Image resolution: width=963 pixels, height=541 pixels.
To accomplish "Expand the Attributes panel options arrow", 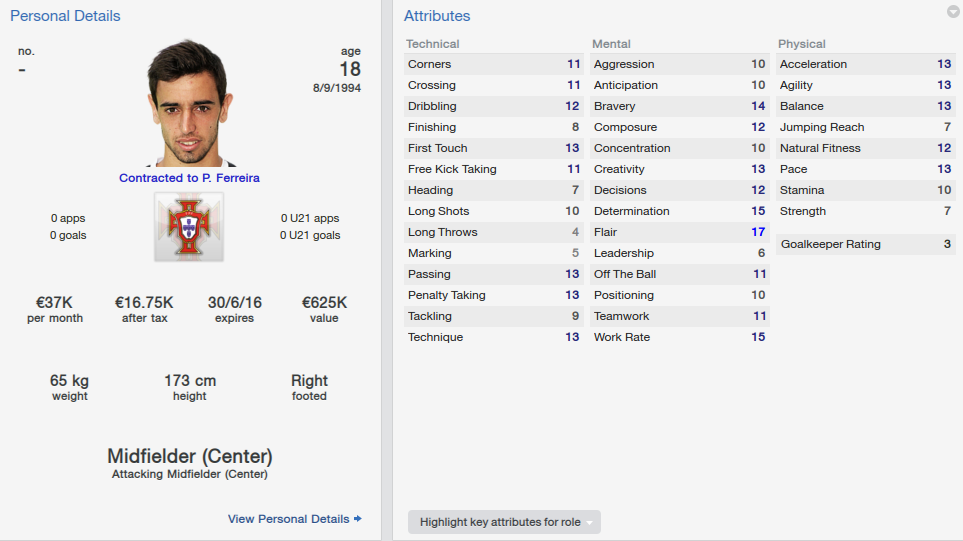I will 952,12.
